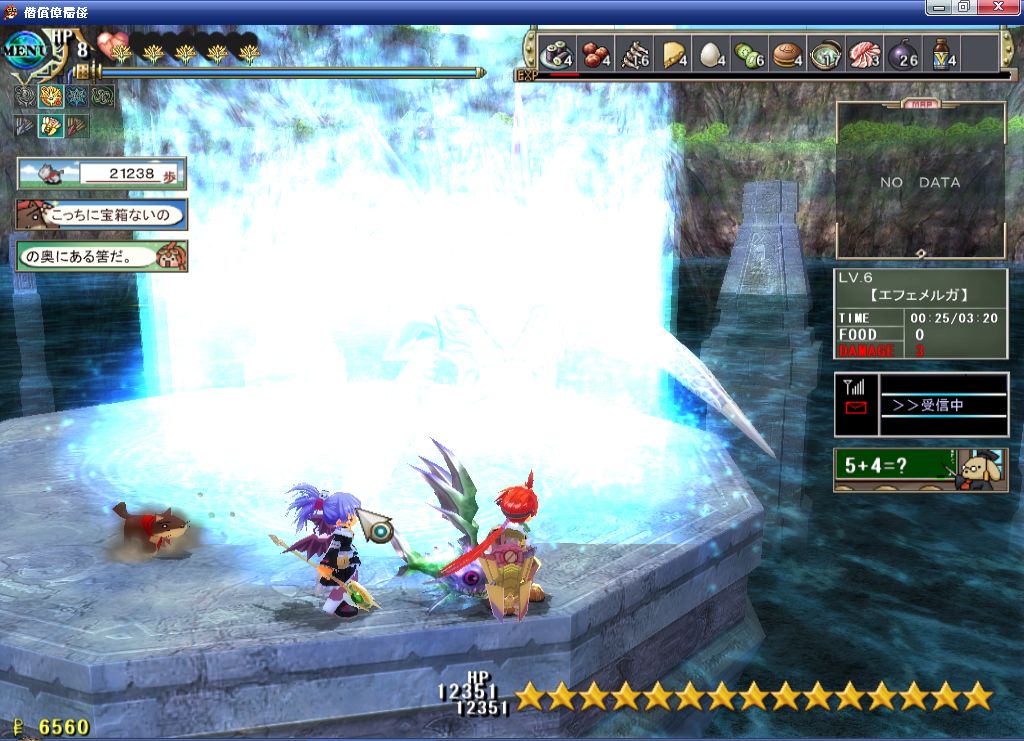
Task: Open the NO DATA minimap panel
Action: coord(920,182)
